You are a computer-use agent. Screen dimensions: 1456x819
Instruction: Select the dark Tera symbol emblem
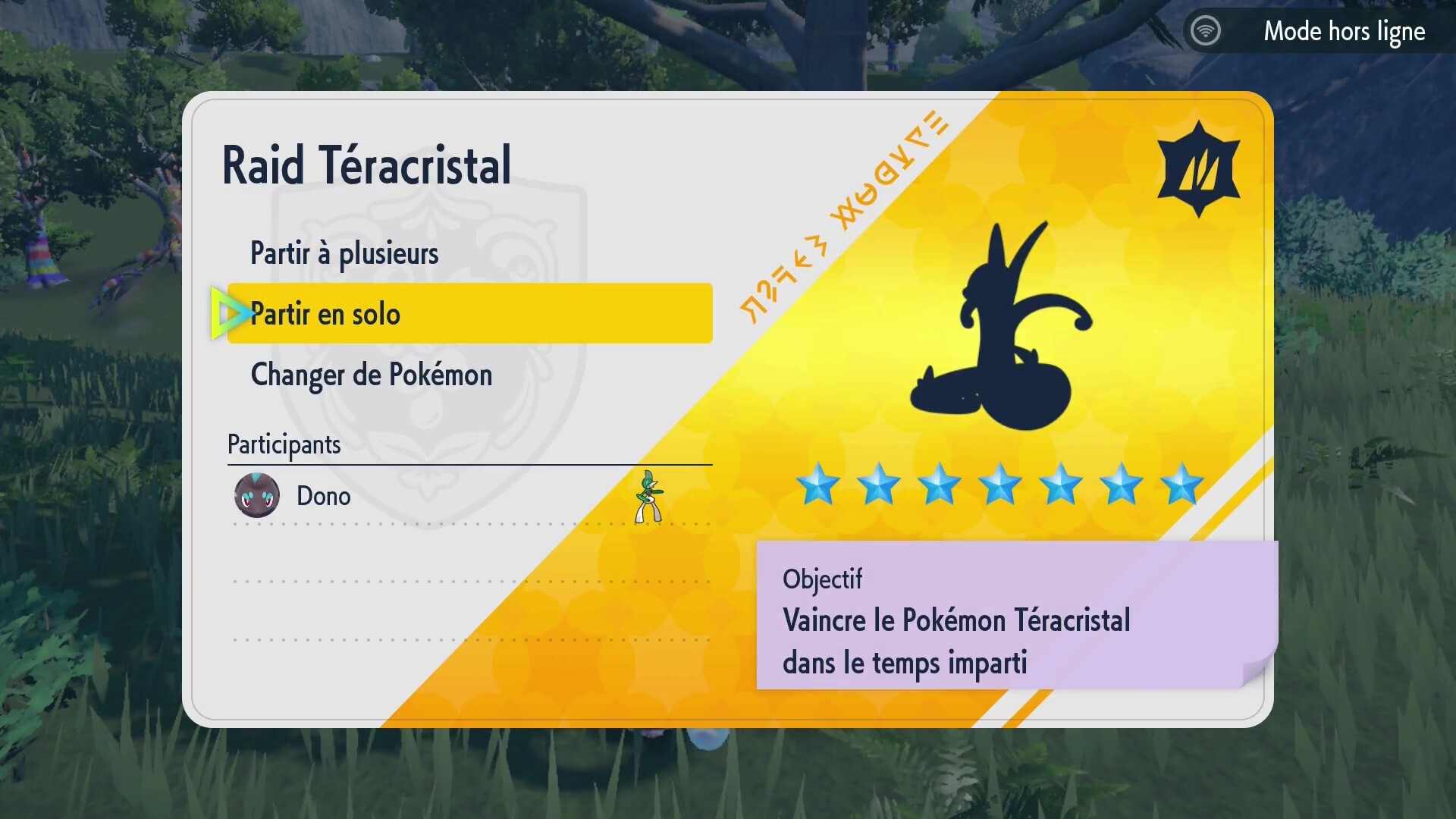click(x=1198, y=167)
